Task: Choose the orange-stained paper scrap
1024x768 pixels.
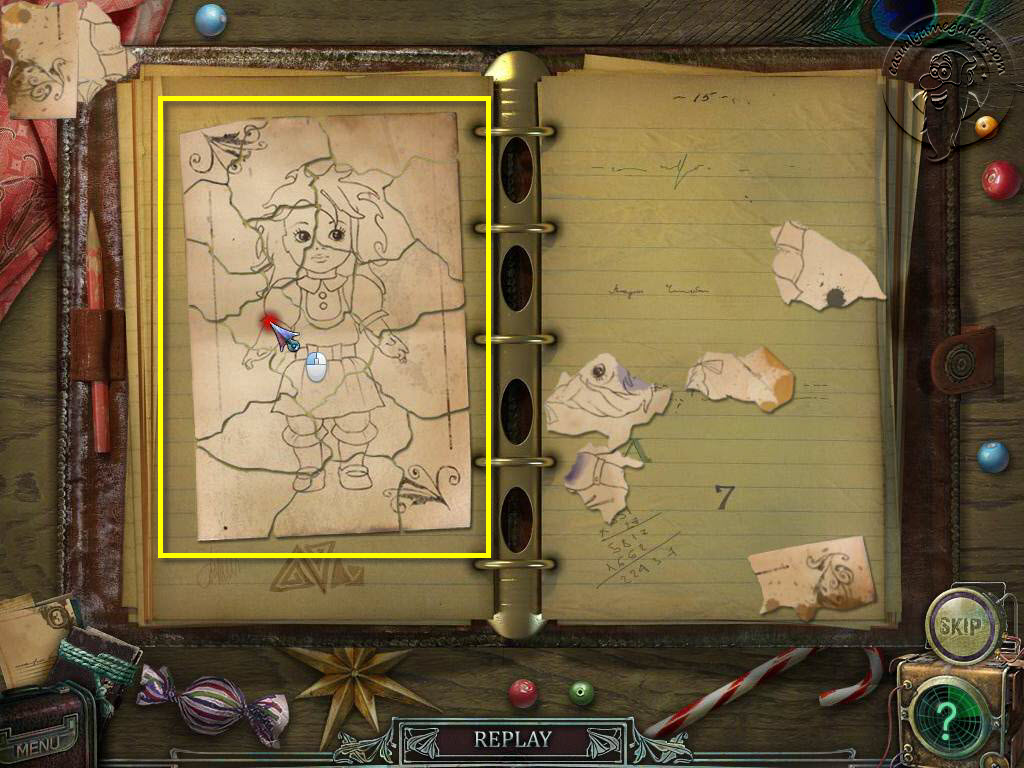Action: [740, 379]
